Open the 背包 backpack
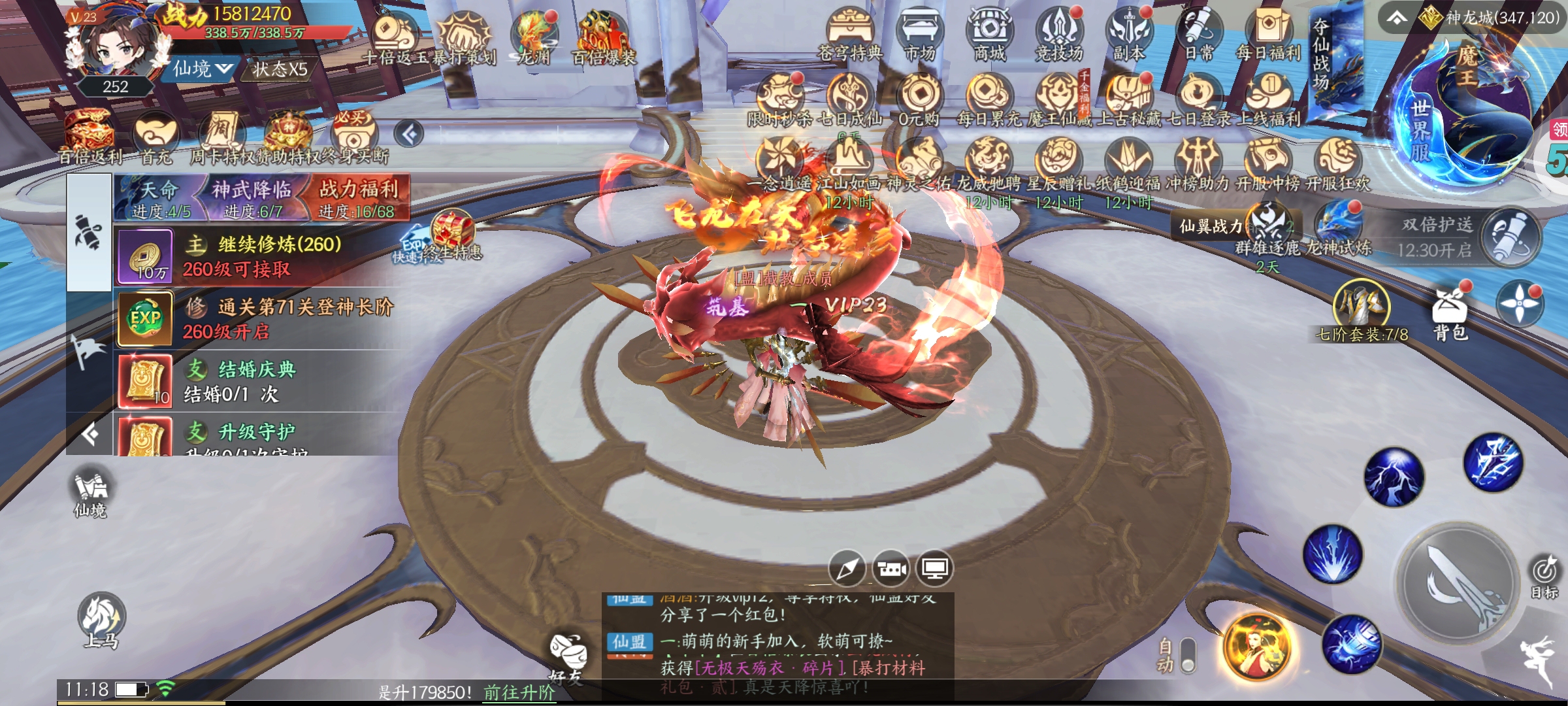Viewport: 1568px width, 706px height. (x=1450, y=314)
